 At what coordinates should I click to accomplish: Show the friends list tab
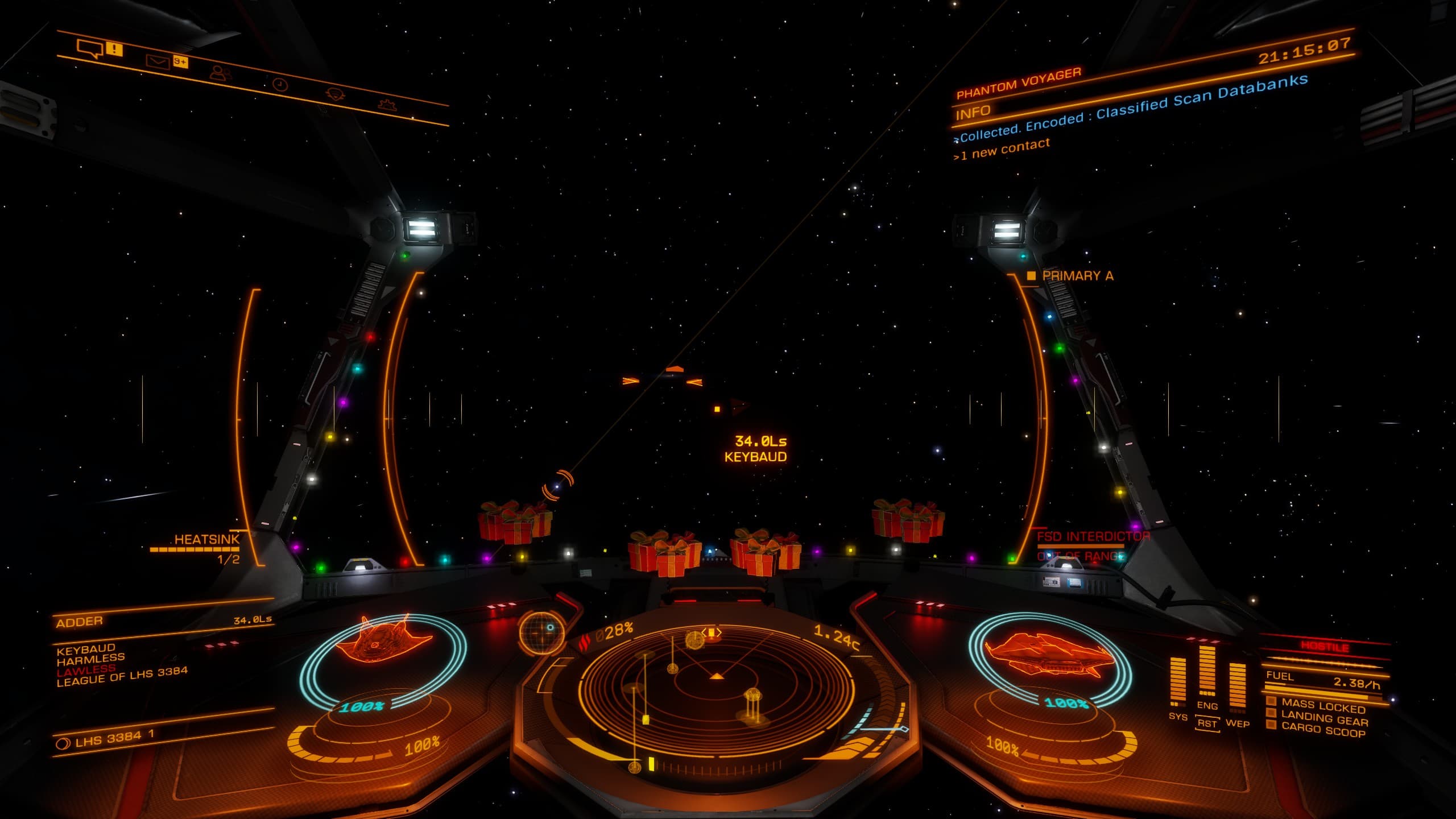pyautogui.click(x=221, y=73)
